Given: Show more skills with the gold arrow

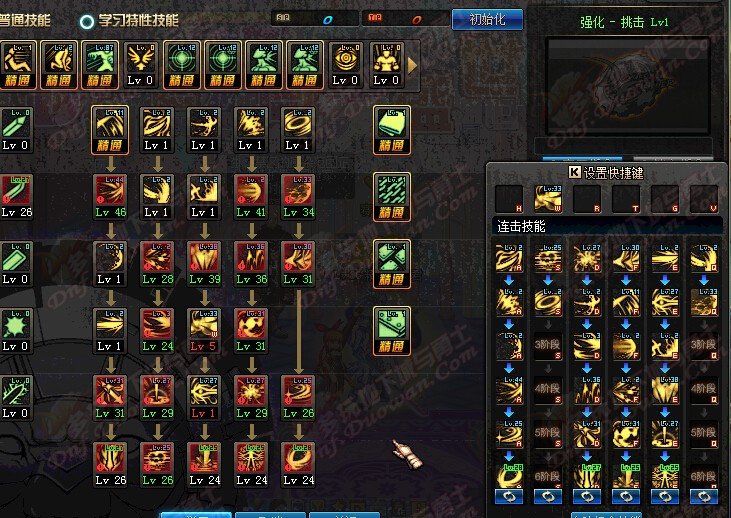Looking at the screenshot, I should point(412,64).
